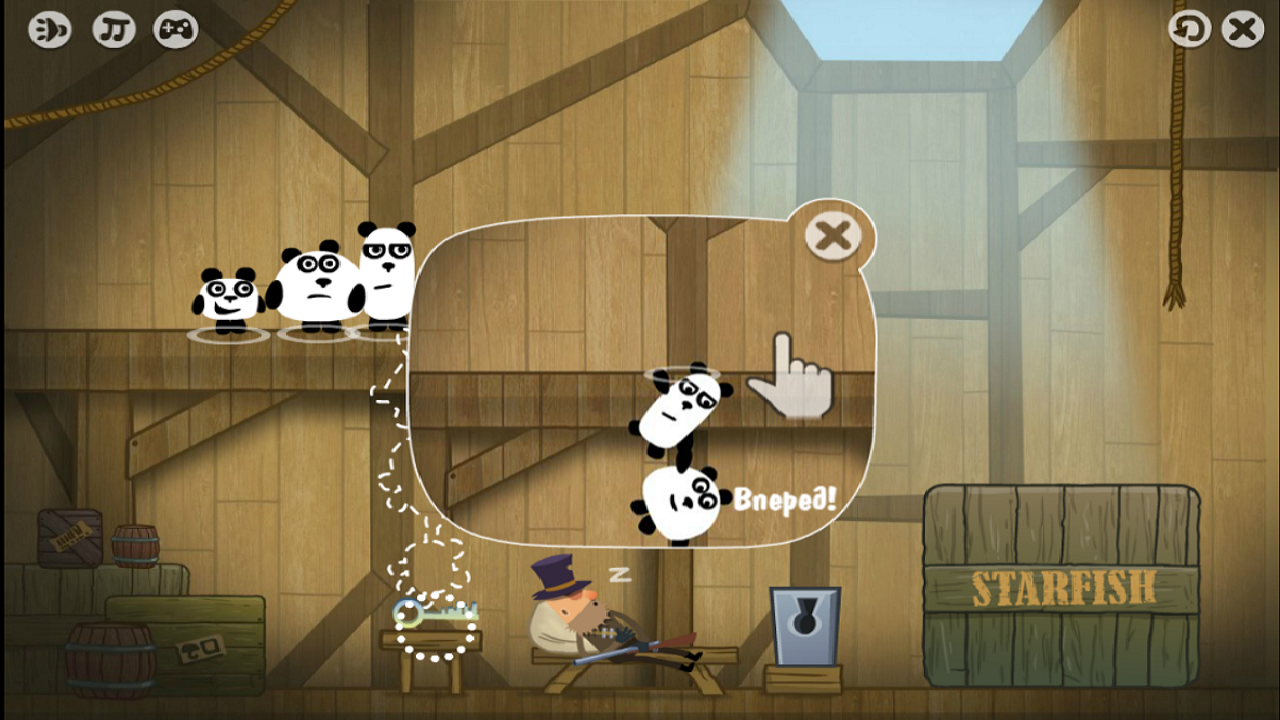The width and height of the screenshot is (1280, 720).
Task: Open the gamepad more-games icon
Action: [175, 29]
